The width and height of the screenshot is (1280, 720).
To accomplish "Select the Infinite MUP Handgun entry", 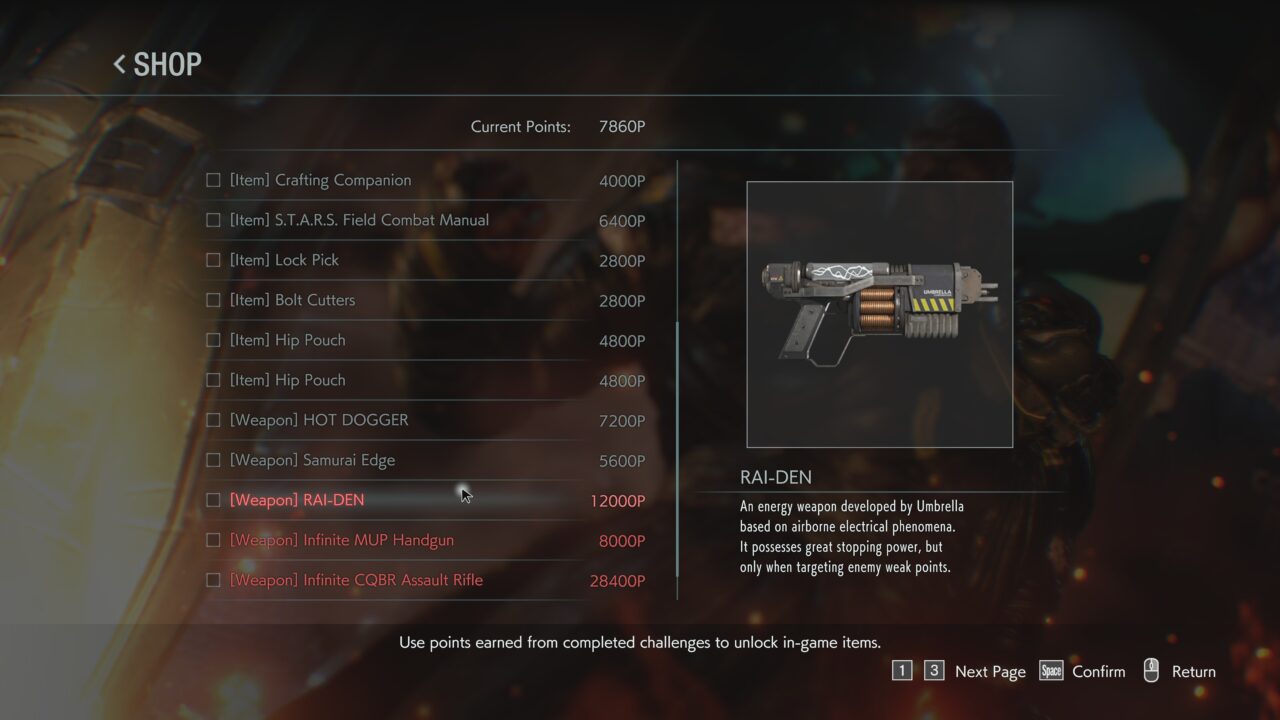I will click(x=341, y=541).
